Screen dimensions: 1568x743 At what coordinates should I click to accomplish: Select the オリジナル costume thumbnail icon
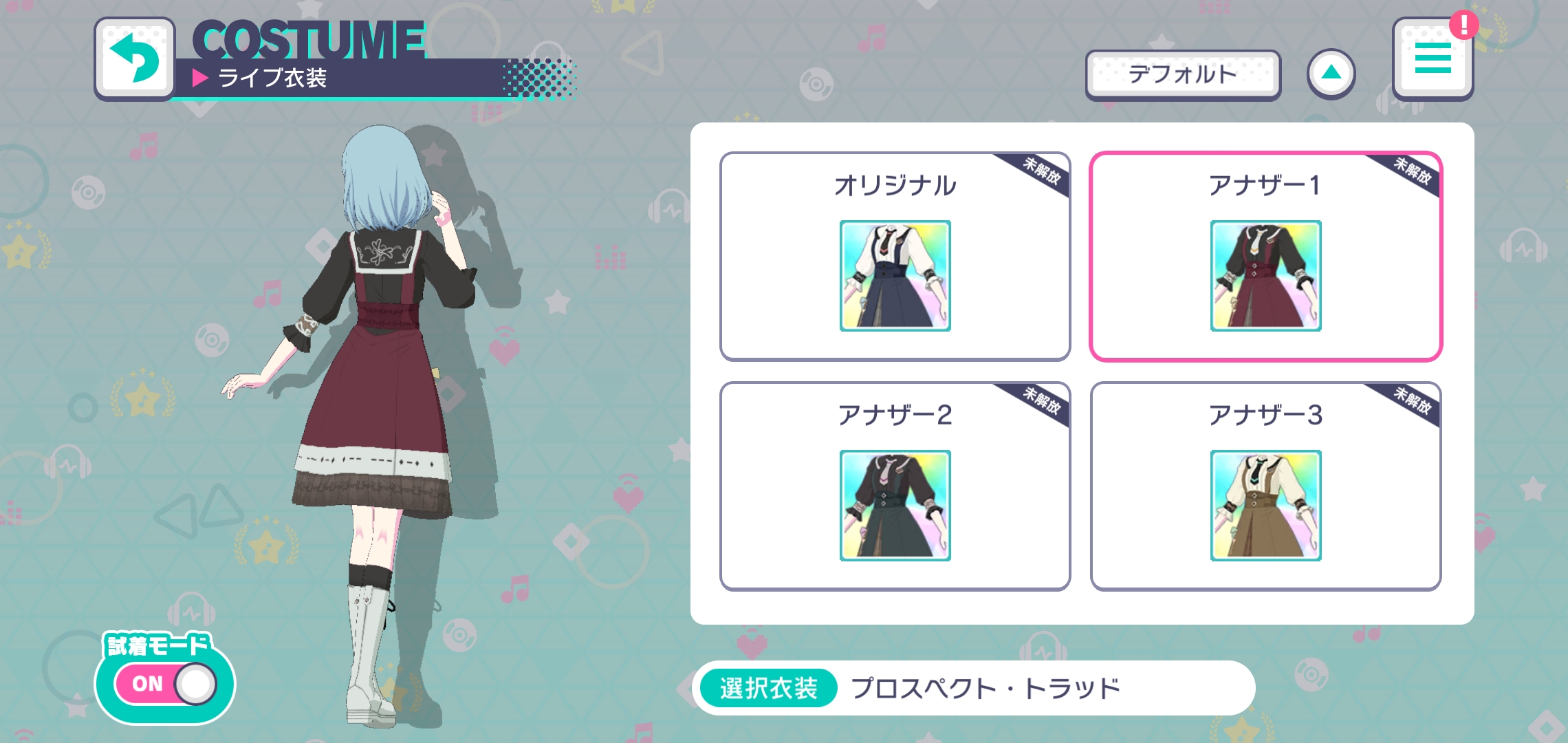click(x=895, y=275)
